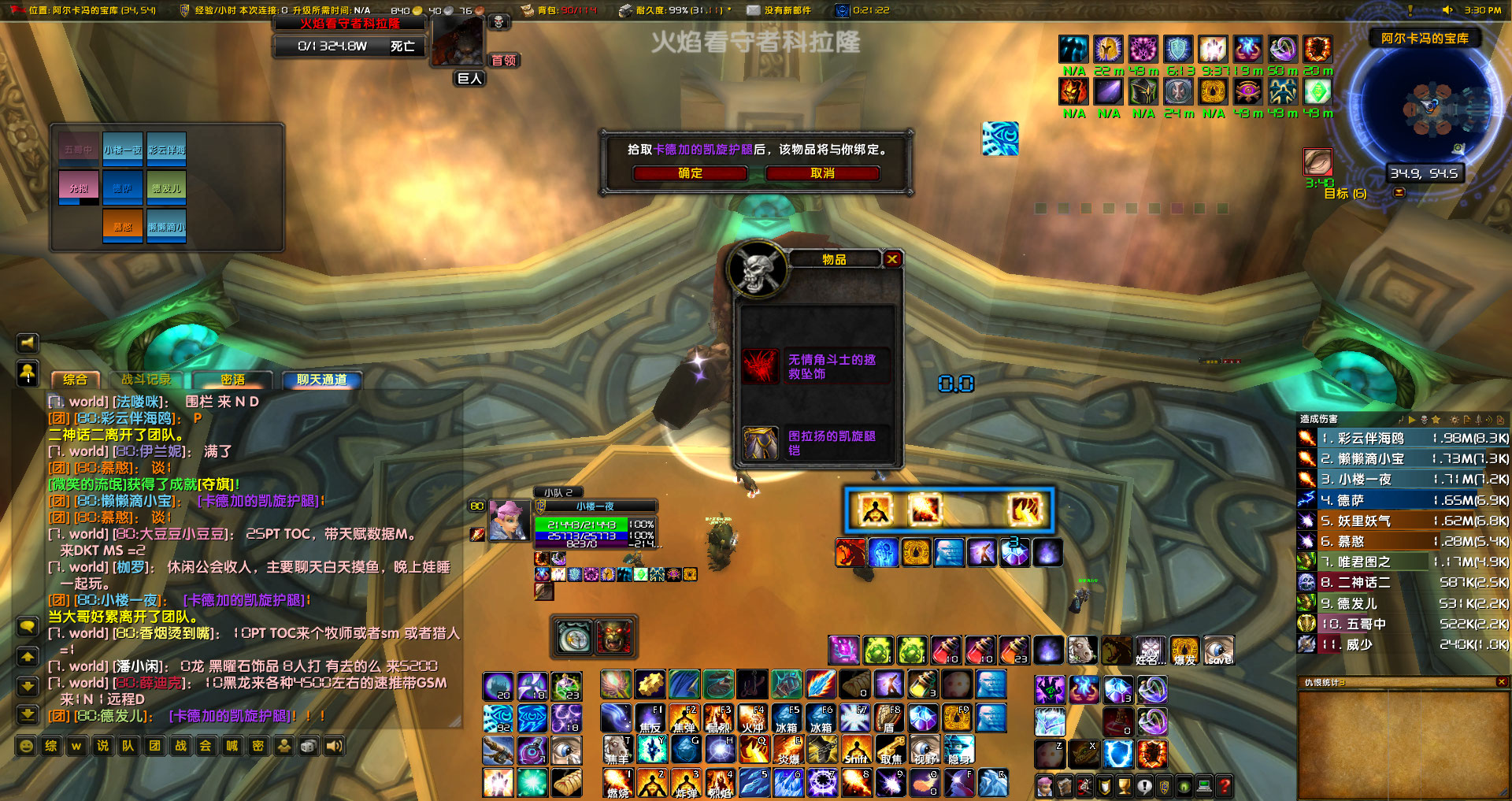Use the 燃烧 ability on action bar
The height and width of the screenshot is (801, 1512).
[x=617, y=784]
